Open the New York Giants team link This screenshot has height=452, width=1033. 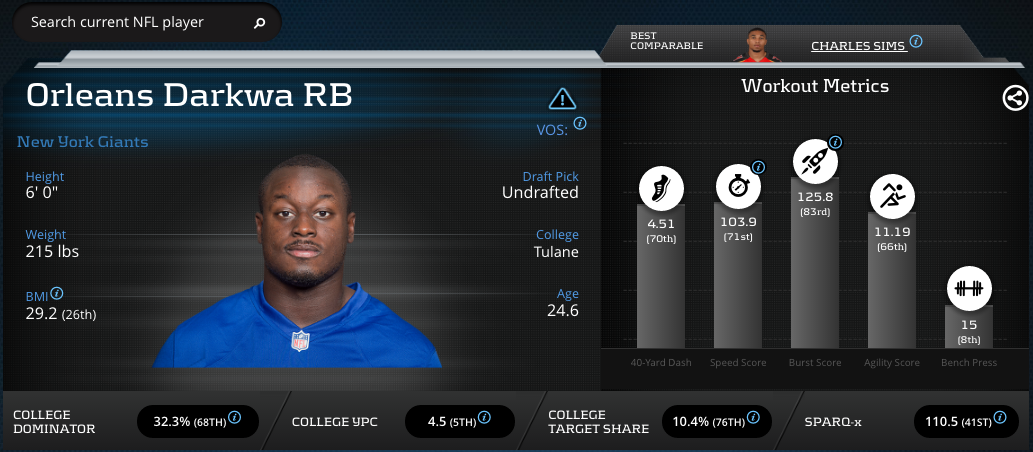82,142
